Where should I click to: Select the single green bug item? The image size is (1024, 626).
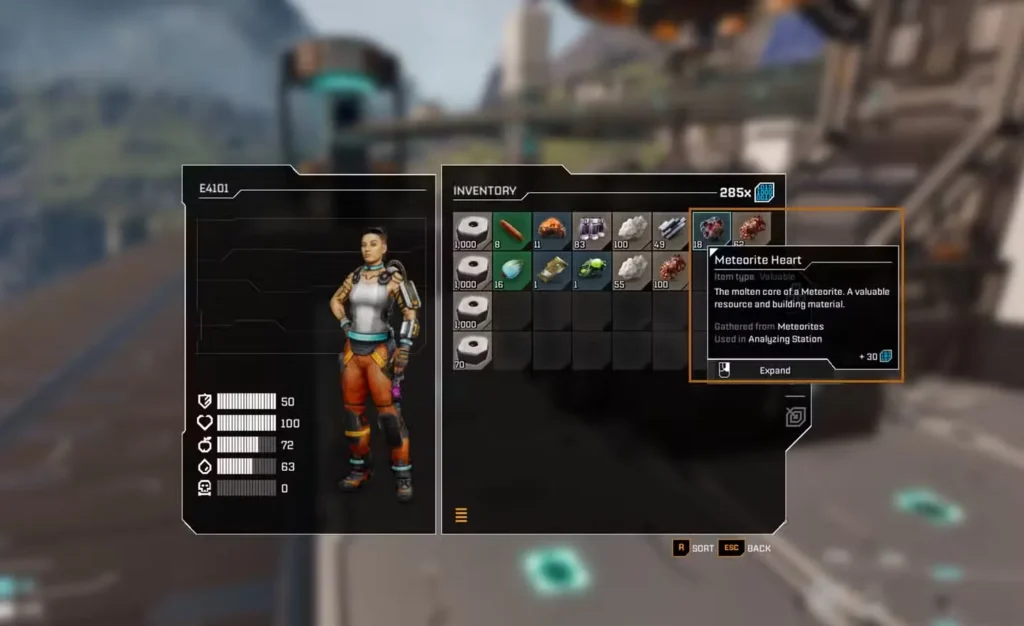[592, 270]
